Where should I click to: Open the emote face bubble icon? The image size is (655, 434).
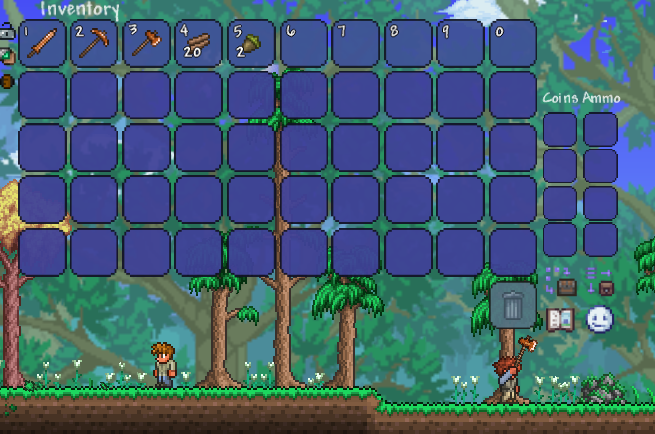pos(599,319)
